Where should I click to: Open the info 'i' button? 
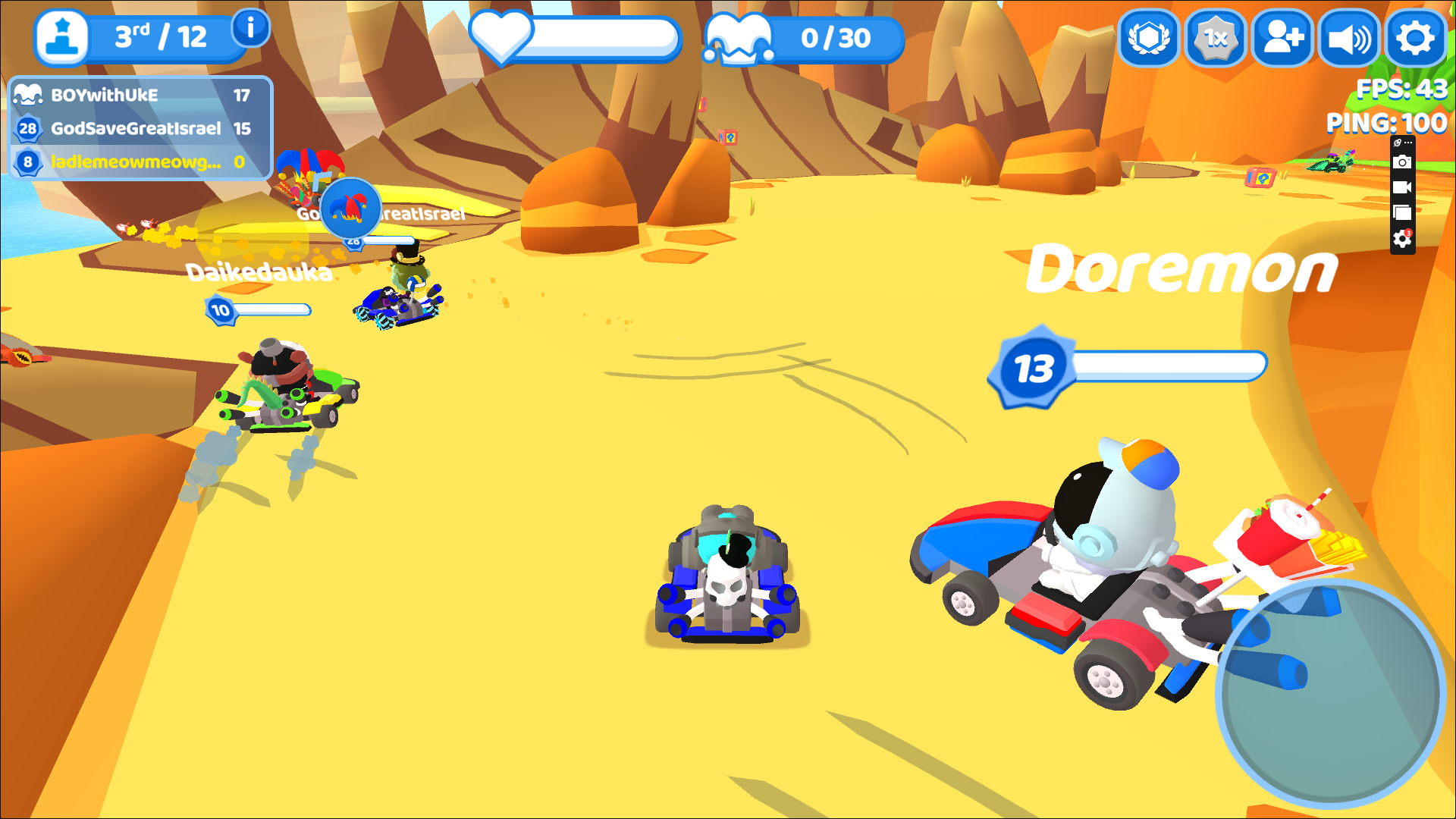point(250,29)
